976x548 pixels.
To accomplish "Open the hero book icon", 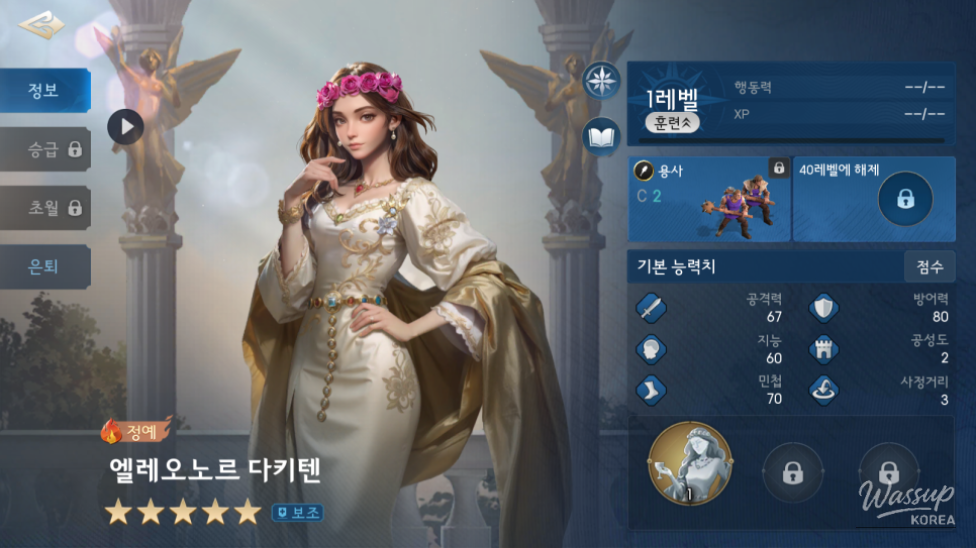I will coord(602,136).
